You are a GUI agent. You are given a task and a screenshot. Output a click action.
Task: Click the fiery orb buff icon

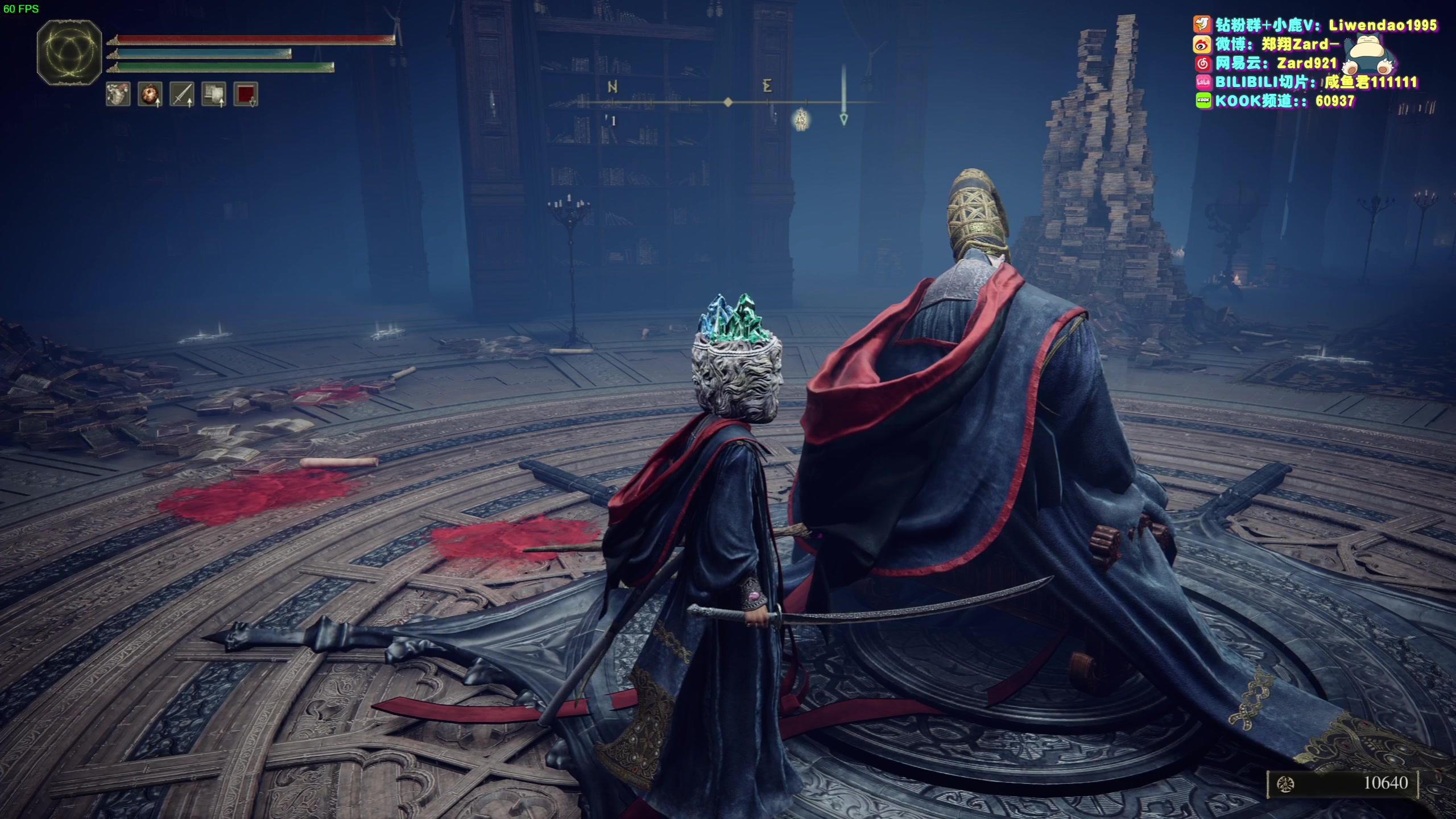pyautogui.click(x=150, y=94)
